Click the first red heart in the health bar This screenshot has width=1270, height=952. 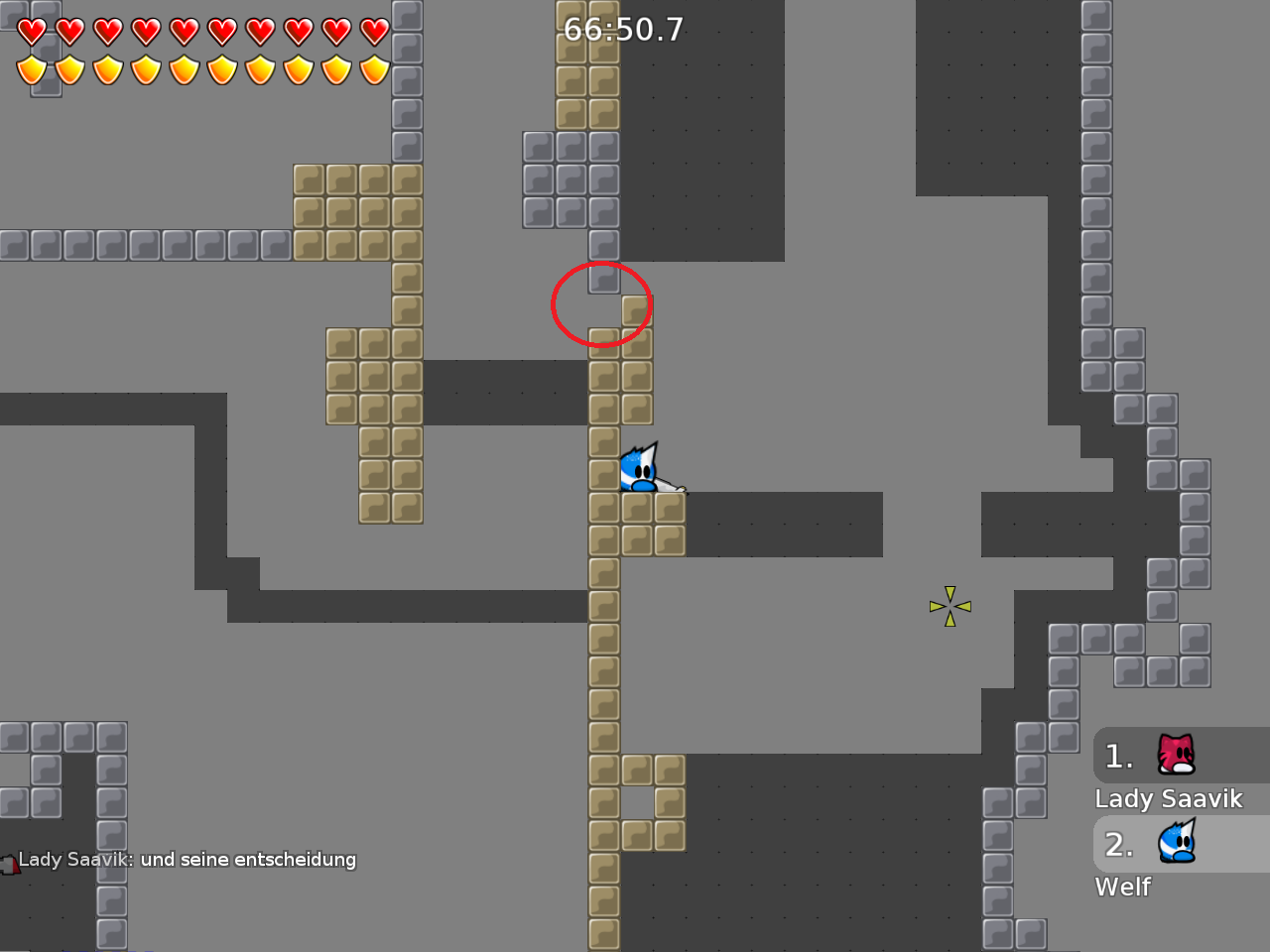(32, 31)
